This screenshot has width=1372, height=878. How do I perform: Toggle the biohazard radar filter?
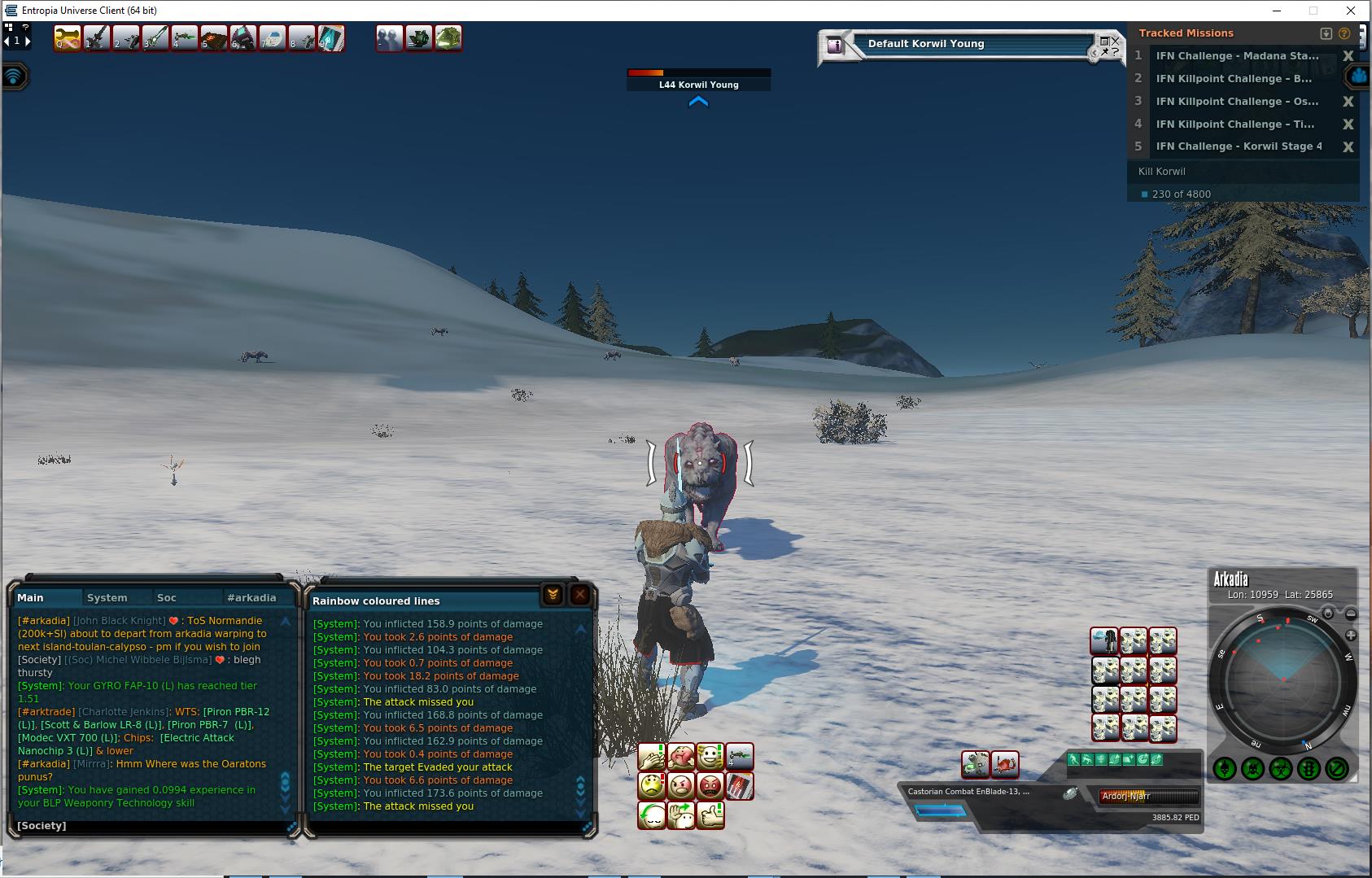1281,768
